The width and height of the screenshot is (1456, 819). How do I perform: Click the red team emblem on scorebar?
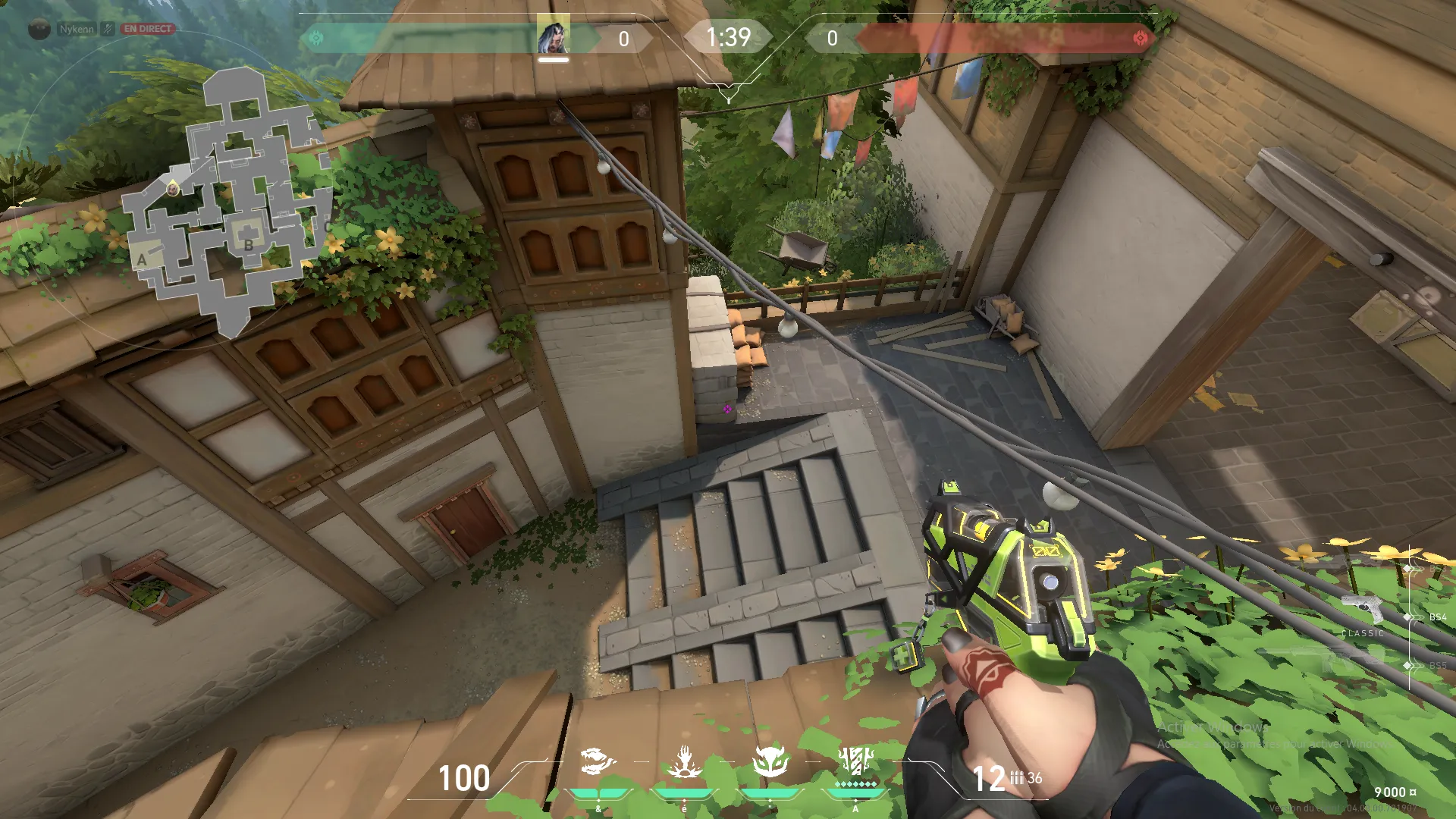pyautogui.click(x=1140, y=38)
